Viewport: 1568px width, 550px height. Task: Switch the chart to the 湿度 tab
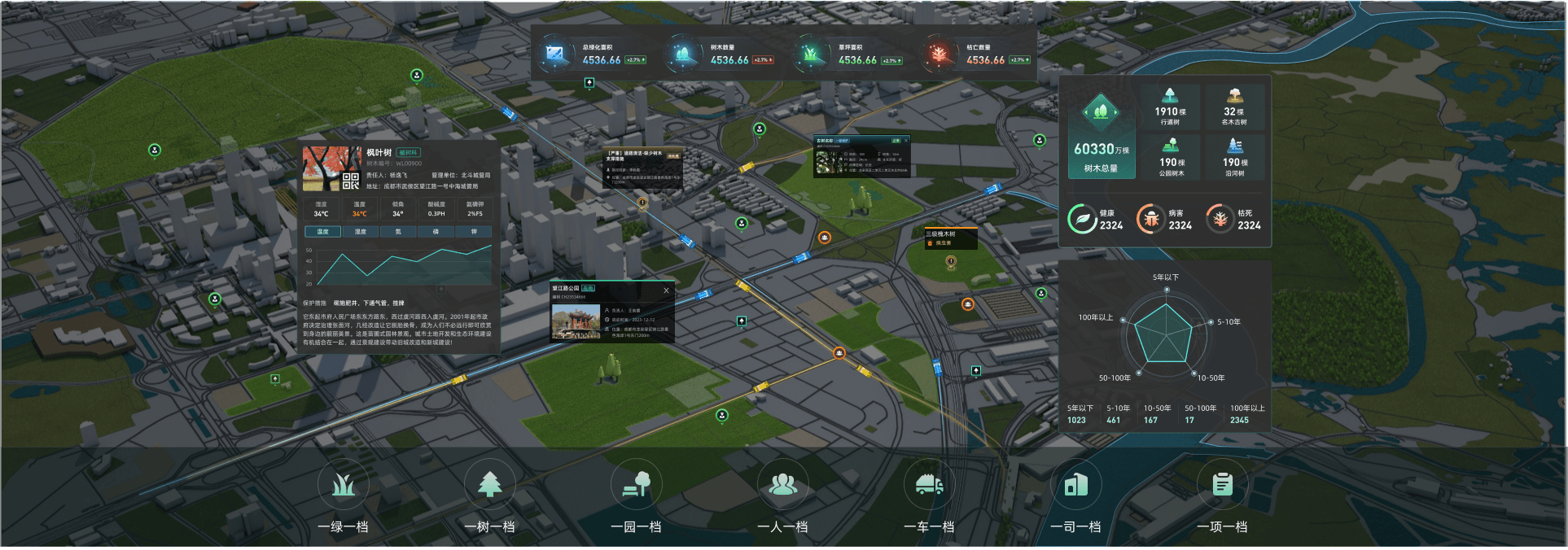360,232
